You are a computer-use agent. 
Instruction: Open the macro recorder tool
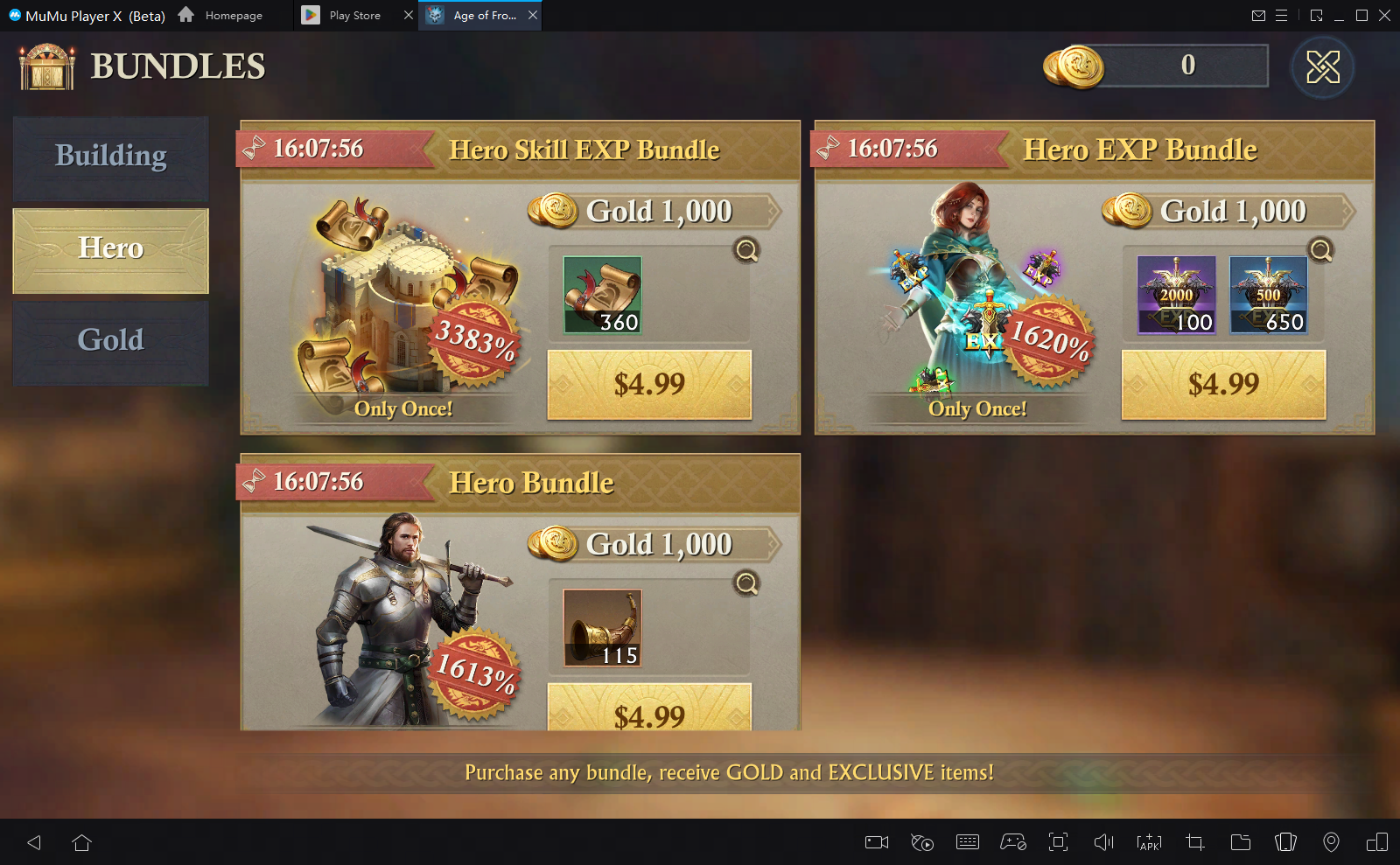[x=921, y=842]
